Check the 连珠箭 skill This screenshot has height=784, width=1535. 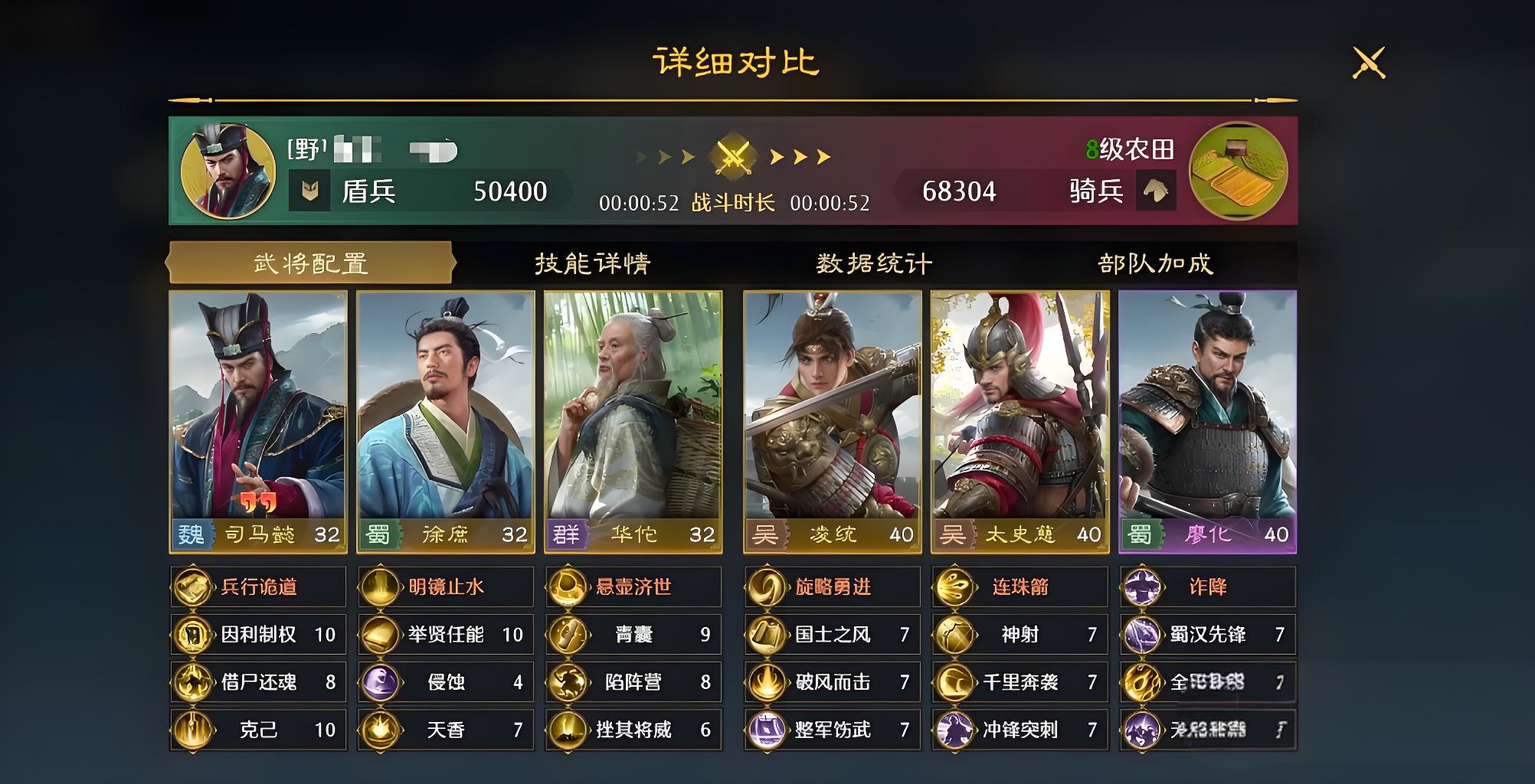click(1020, 587)
